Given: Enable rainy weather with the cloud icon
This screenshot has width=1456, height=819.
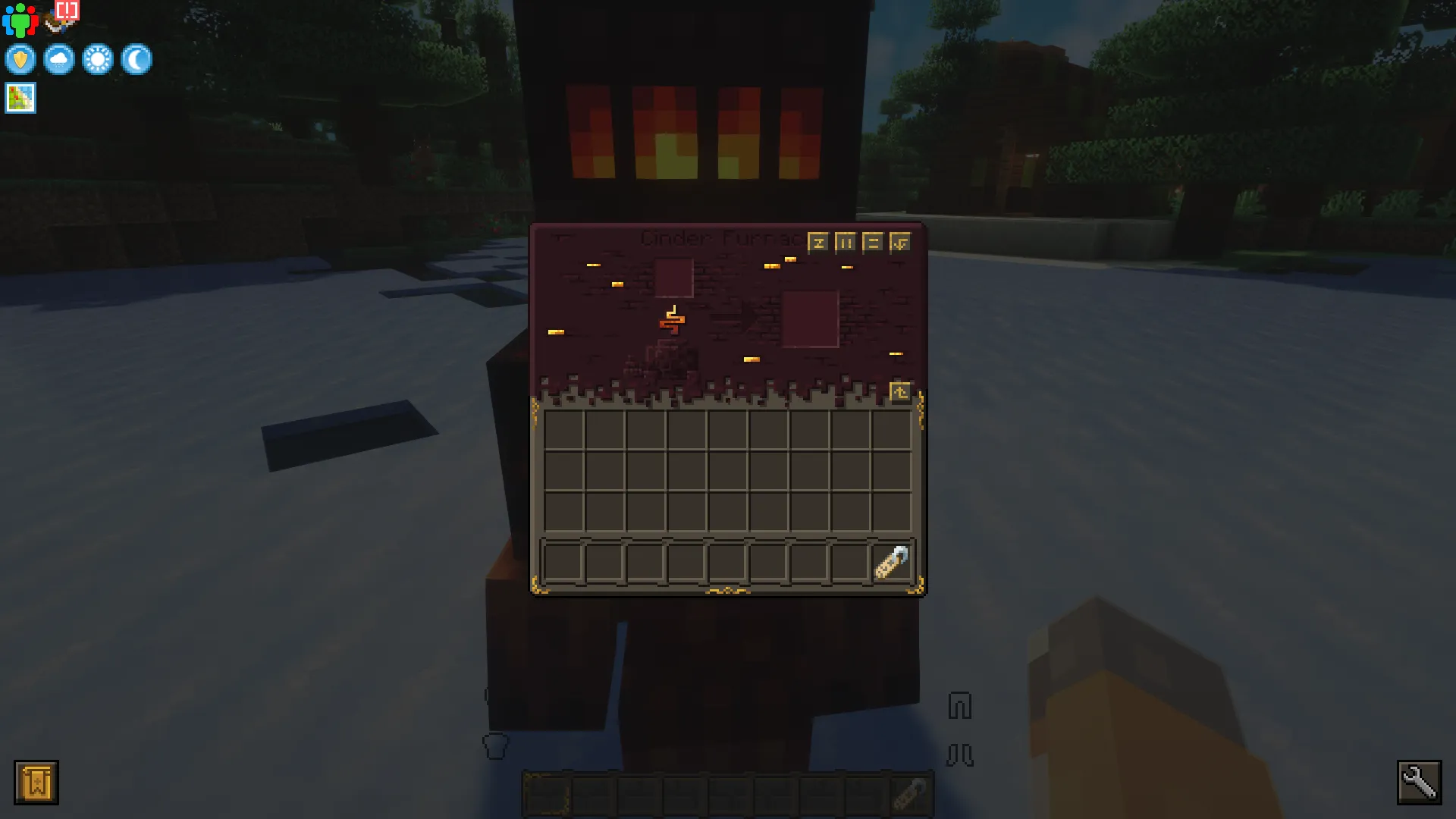Looking at the screenshot, I should (58, 60).
